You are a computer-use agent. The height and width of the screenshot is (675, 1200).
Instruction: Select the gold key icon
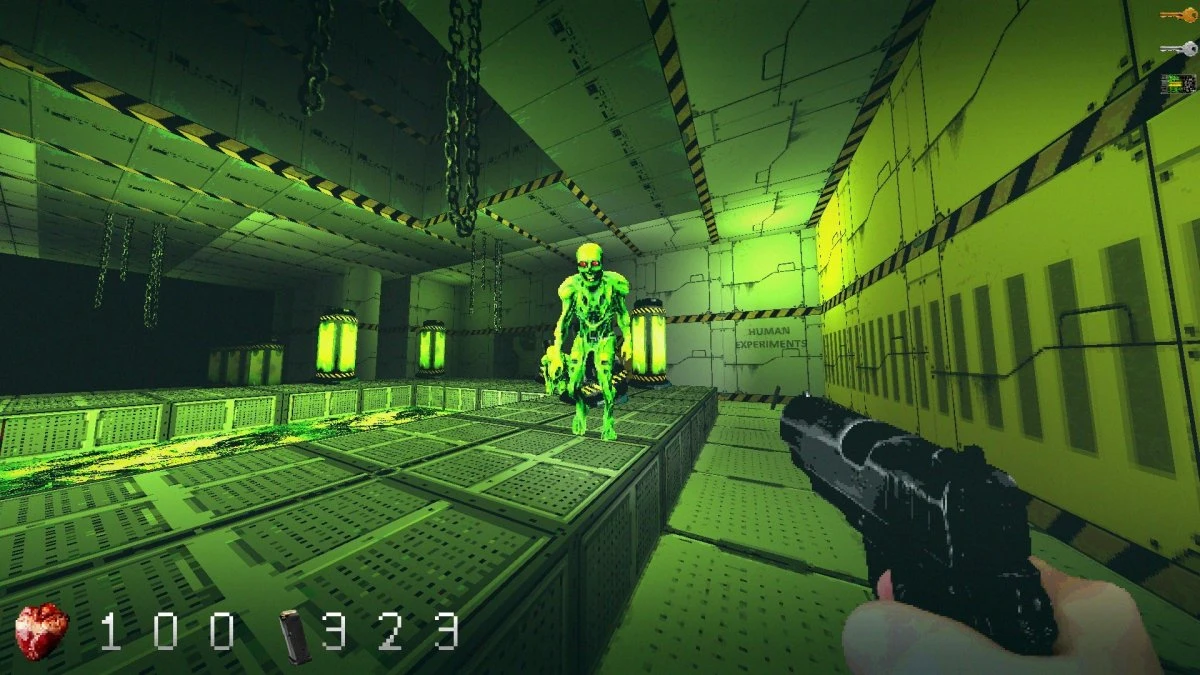coord(1179,16)
